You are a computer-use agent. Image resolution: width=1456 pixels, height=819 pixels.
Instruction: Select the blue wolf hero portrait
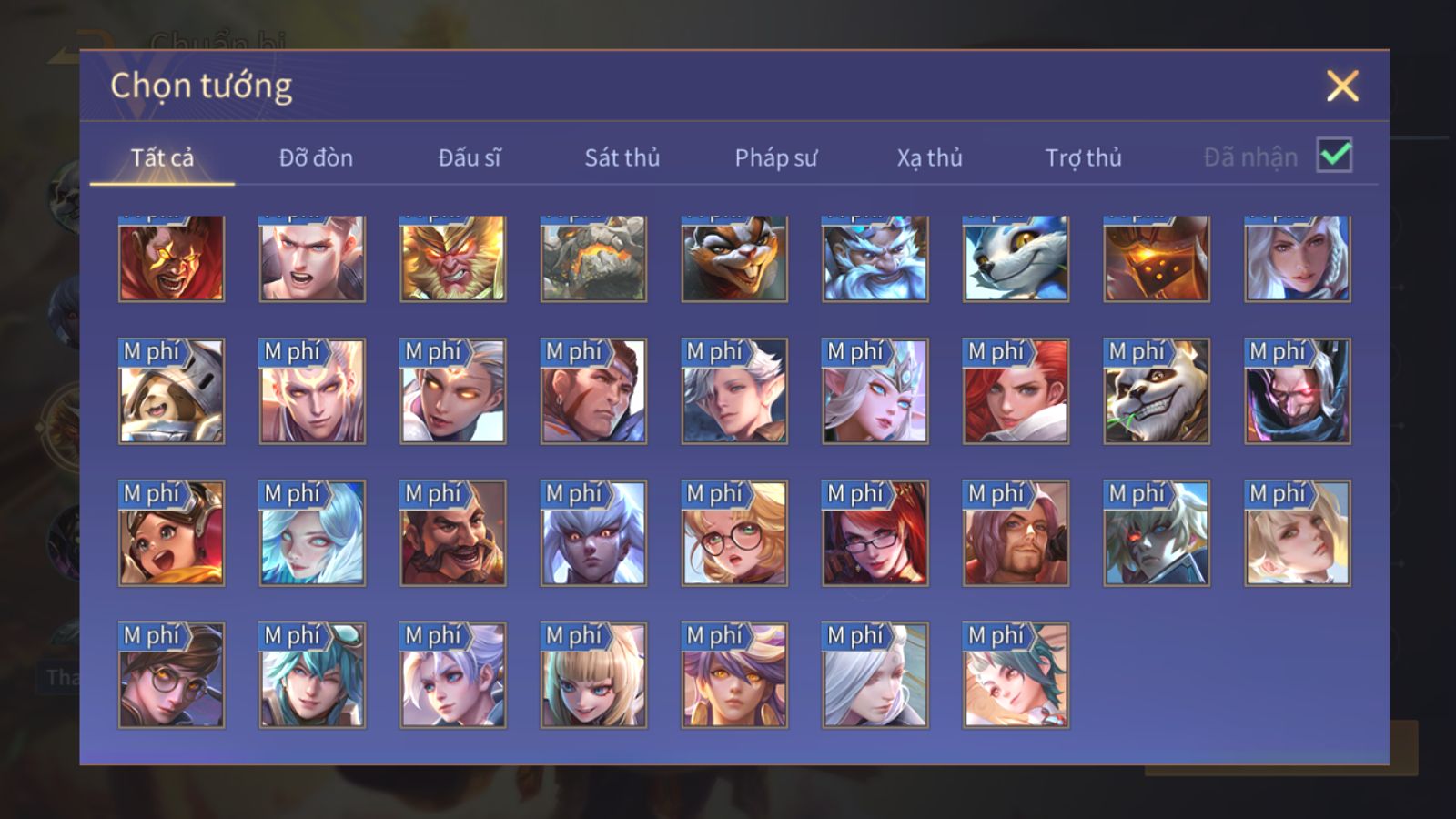[x=1016, y=258]
